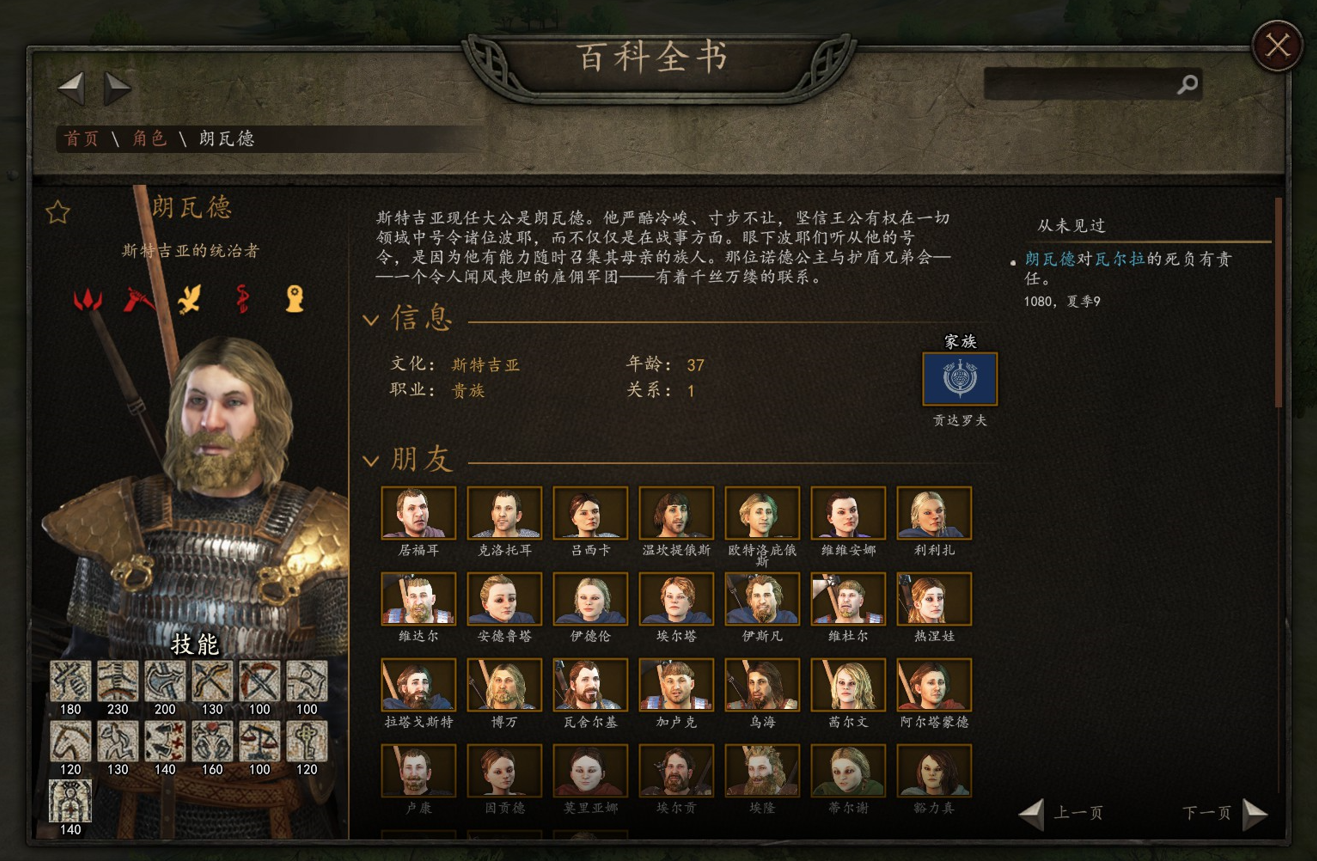Open the 贡达罗夫 clan banner
Viewport: 1317px width, 861px height.
(959, 379)
